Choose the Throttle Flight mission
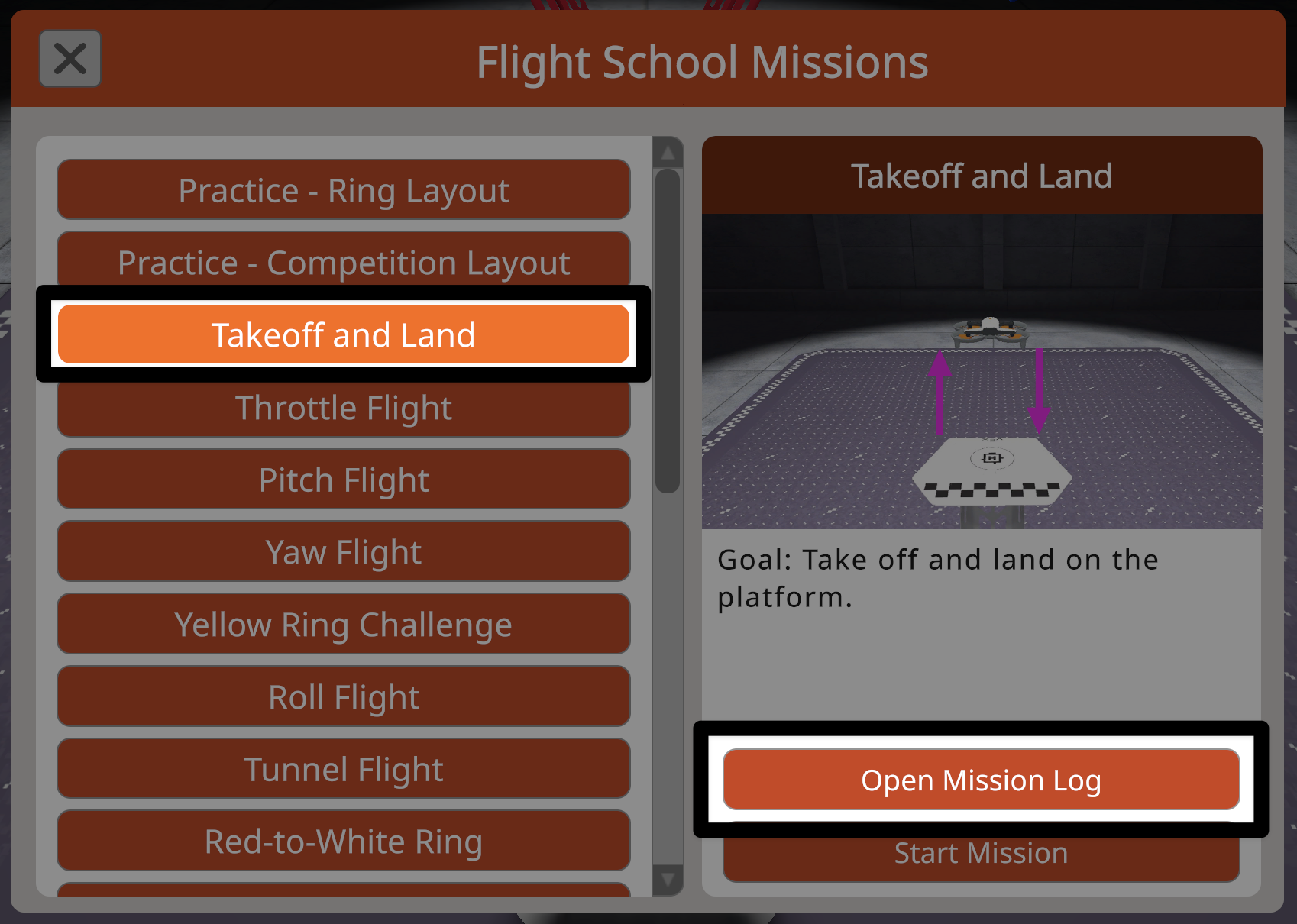 pyautogui.click(x=343, y=407)
